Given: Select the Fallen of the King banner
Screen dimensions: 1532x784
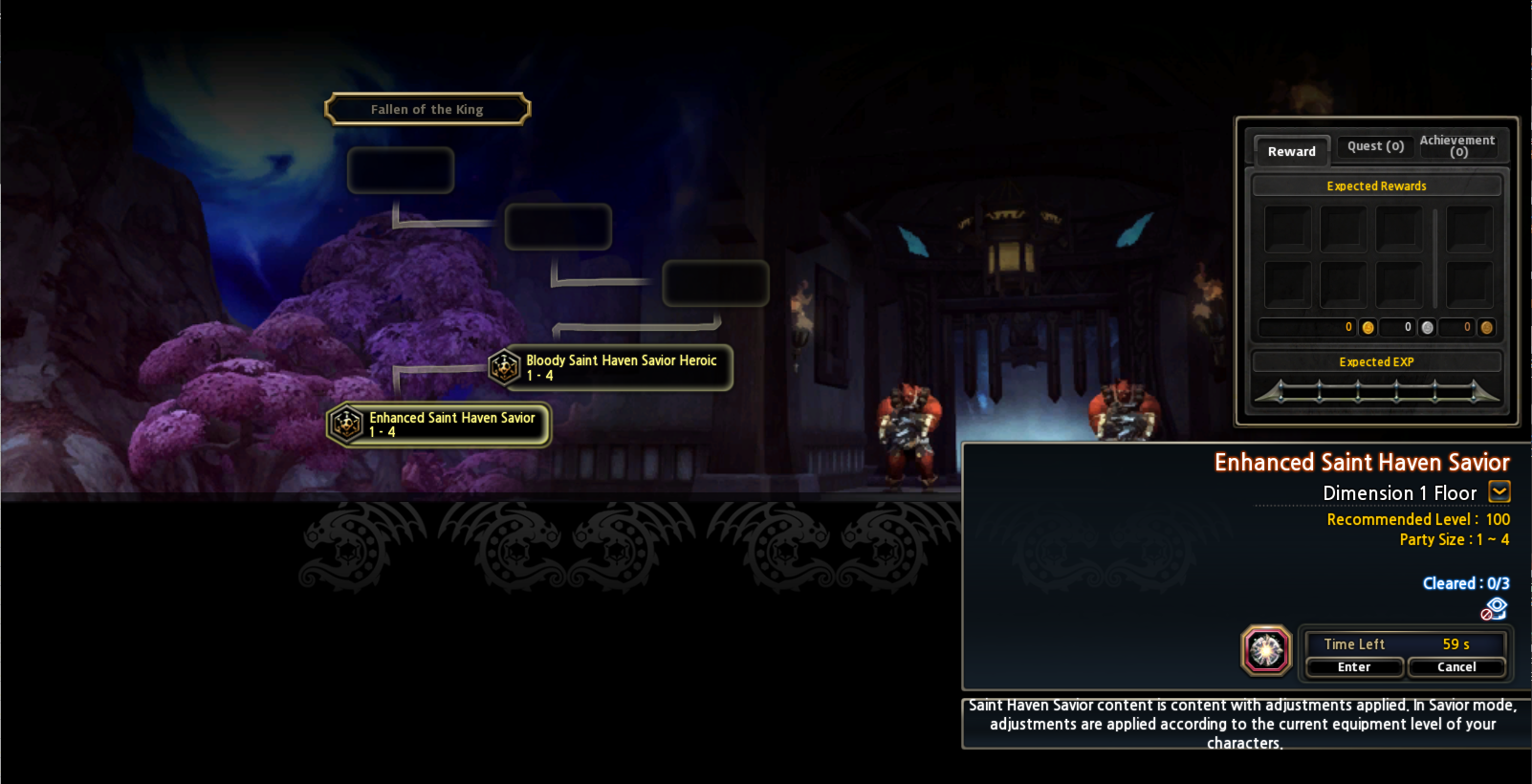Looking at the screenshot, I should pyautogui.click(x=427, y=110).
